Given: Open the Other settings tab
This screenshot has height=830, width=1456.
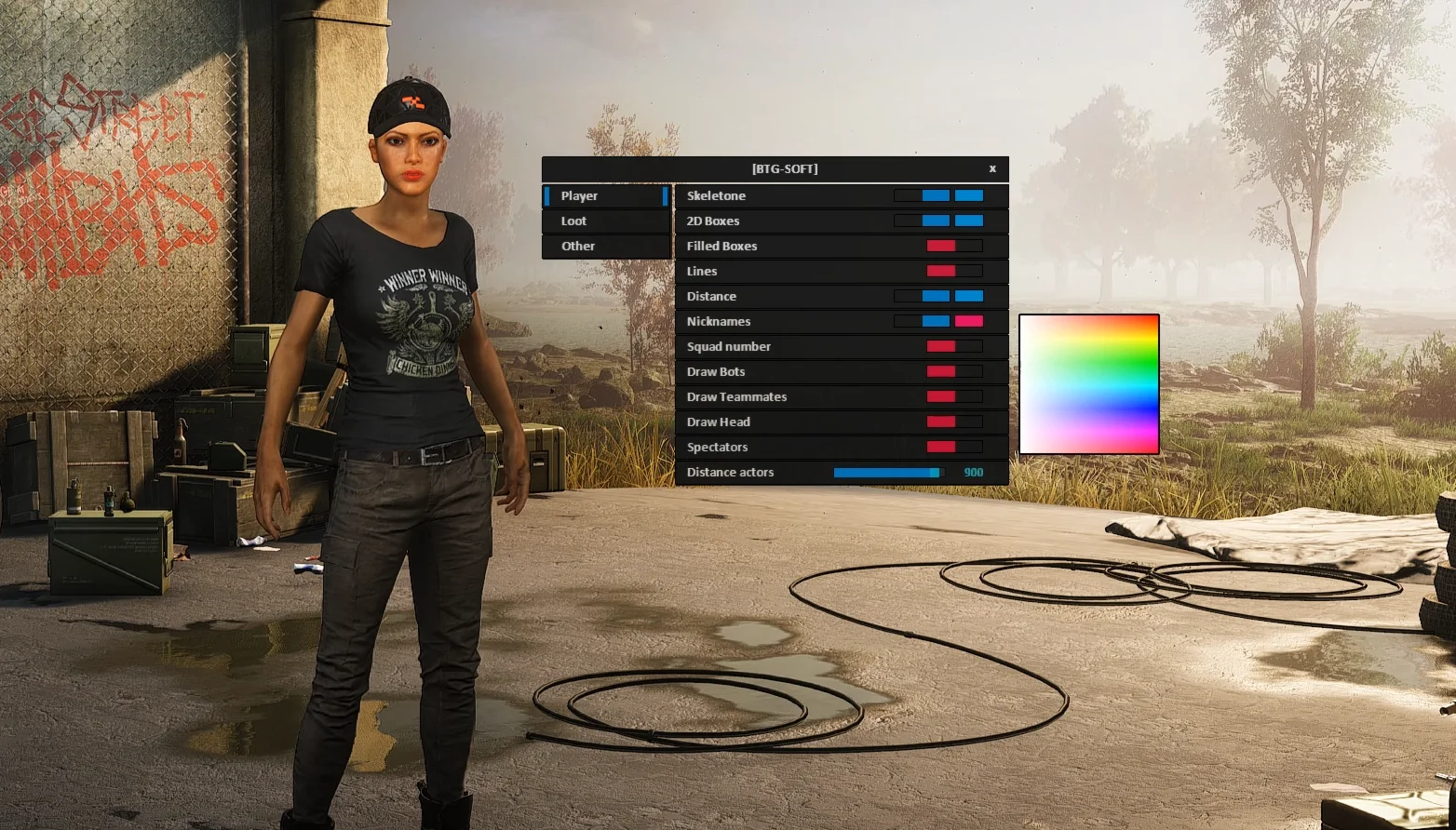Looking at the screenshot, I should (605, 246).
